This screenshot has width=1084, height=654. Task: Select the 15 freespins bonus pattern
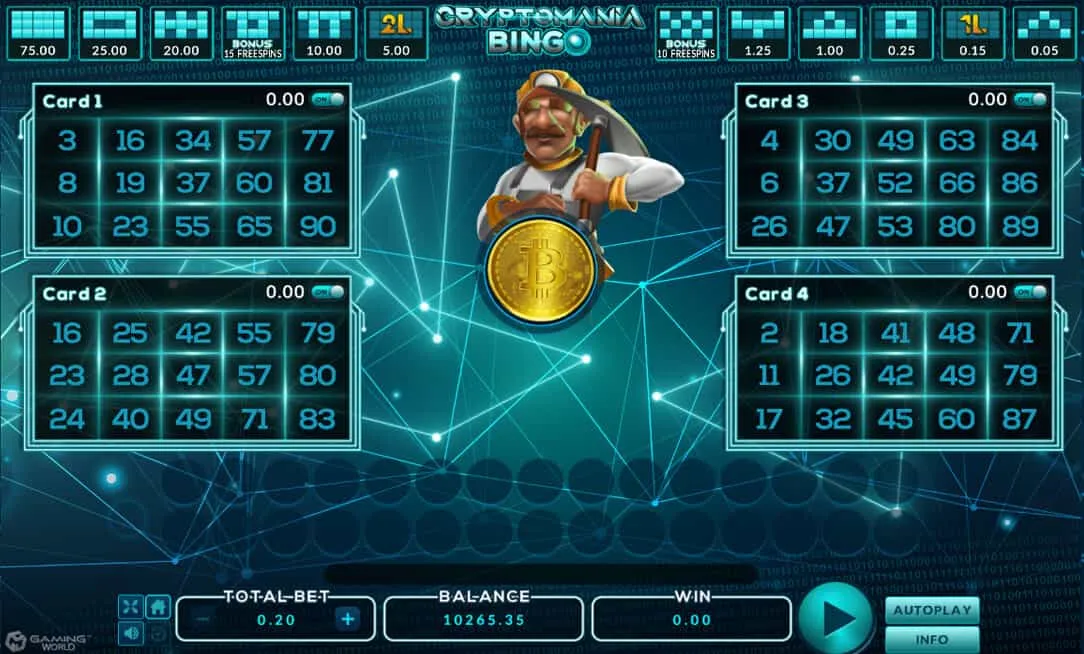(253, 33)
